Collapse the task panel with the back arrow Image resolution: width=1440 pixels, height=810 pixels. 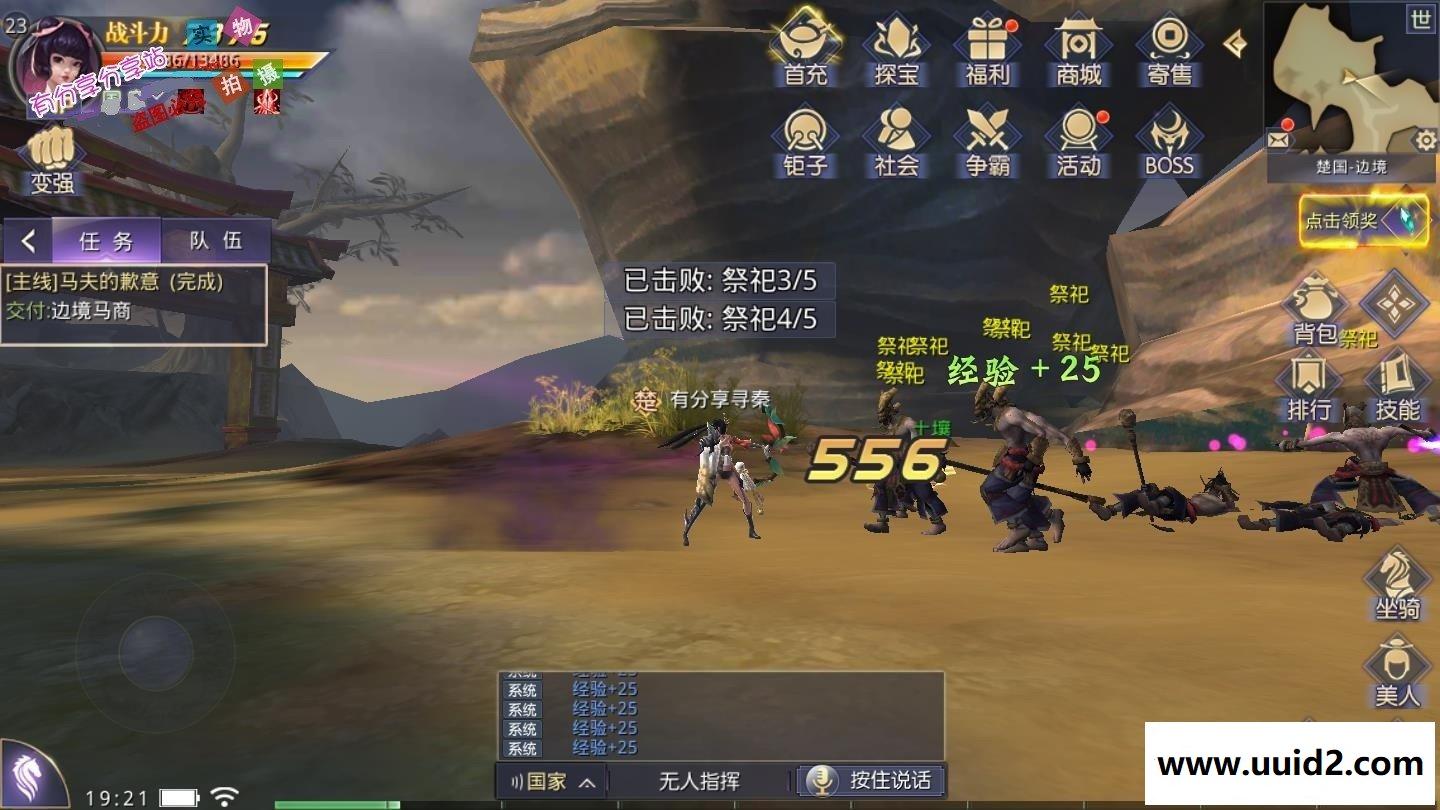pyautogui.click(x=27, y=240)
